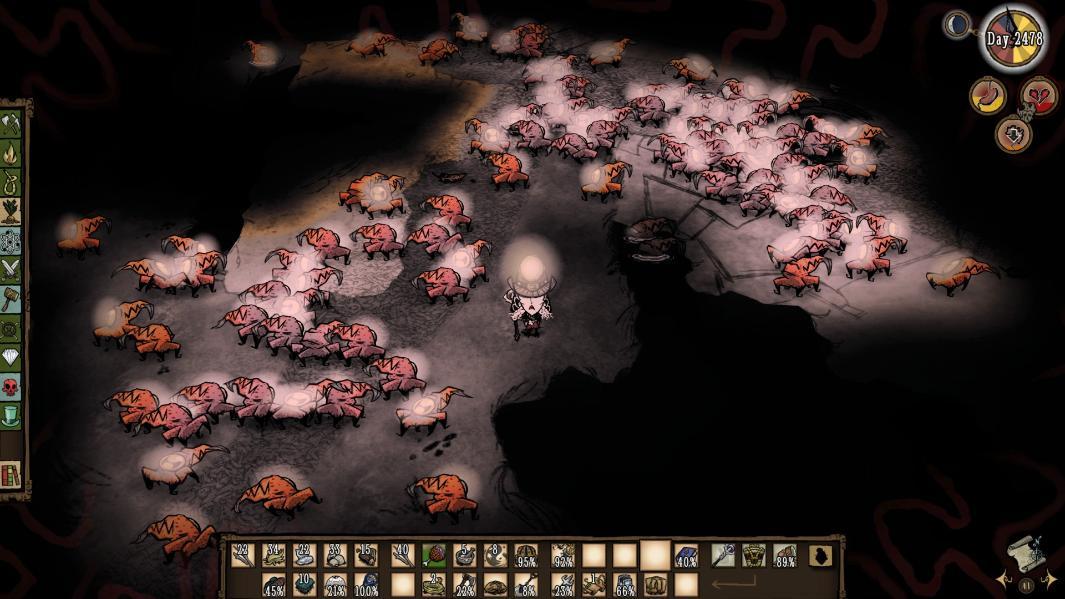Viewport: 1065px width, 599px height.
Task: Switch to the Magic tab with red skull
Action: click(11, 385)
